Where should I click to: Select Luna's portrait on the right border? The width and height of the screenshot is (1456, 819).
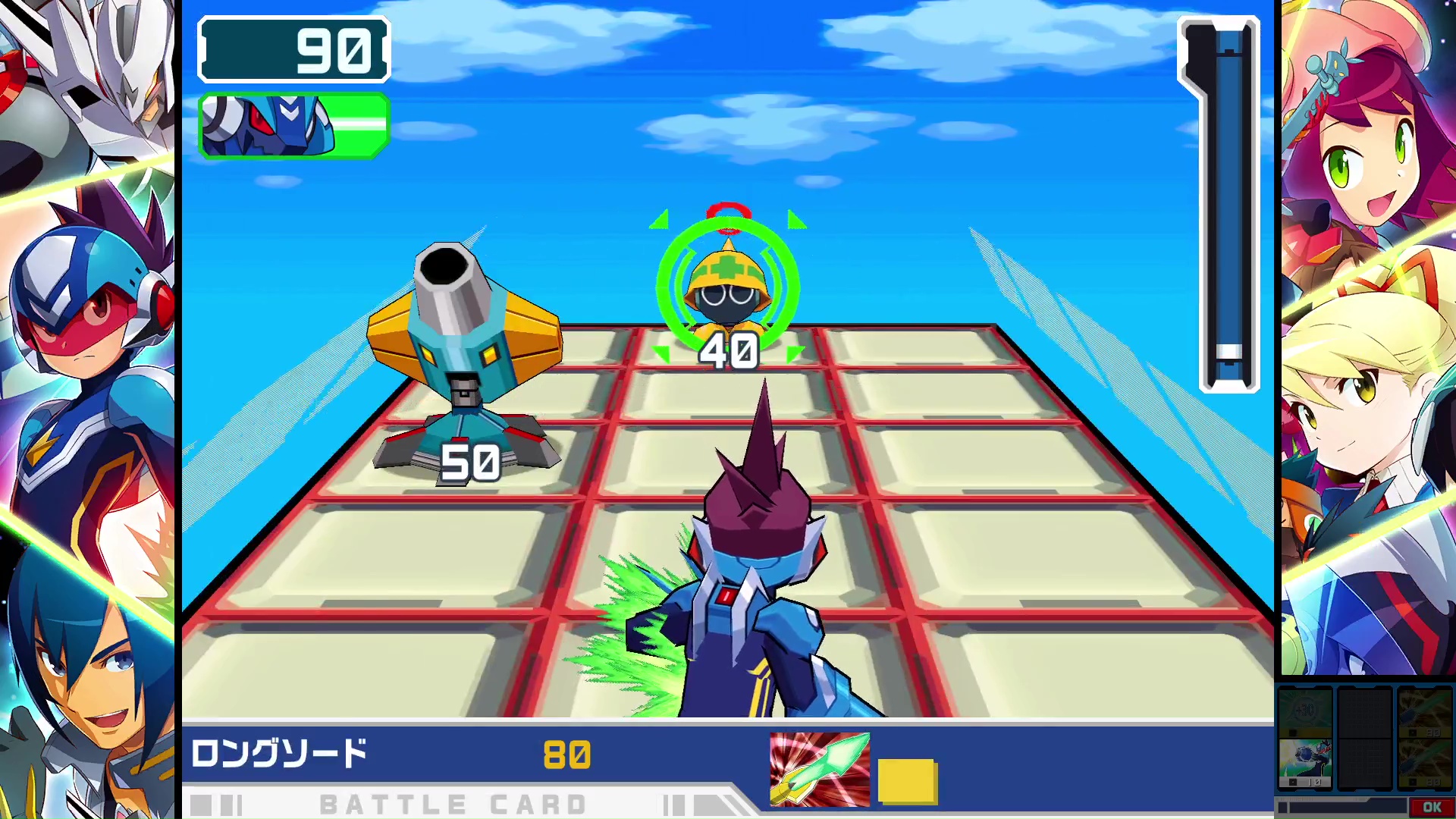(1365, 409)
